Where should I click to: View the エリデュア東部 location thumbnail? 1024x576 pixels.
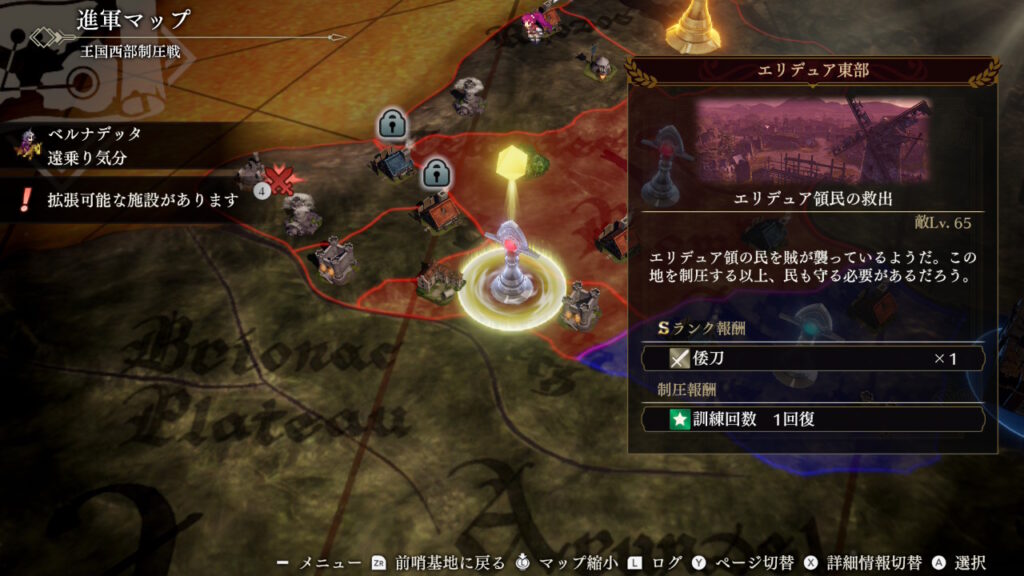coord(812,140)
